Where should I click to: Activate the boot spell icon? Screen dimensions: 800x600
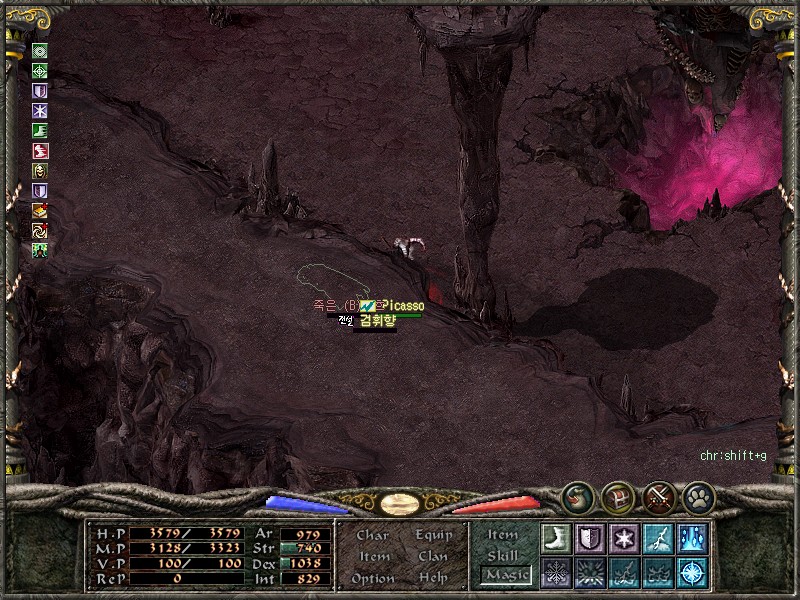(x=556, y=537)
